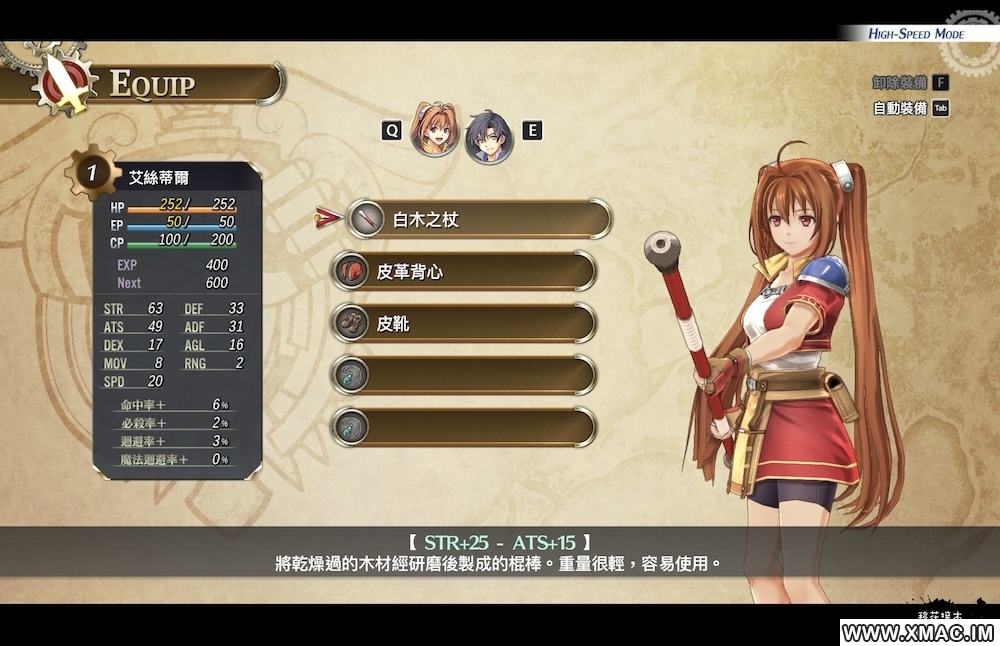Switch to the dark-haired boy character portrait
Screen dimensions: 1000x646
pos(487,136)
